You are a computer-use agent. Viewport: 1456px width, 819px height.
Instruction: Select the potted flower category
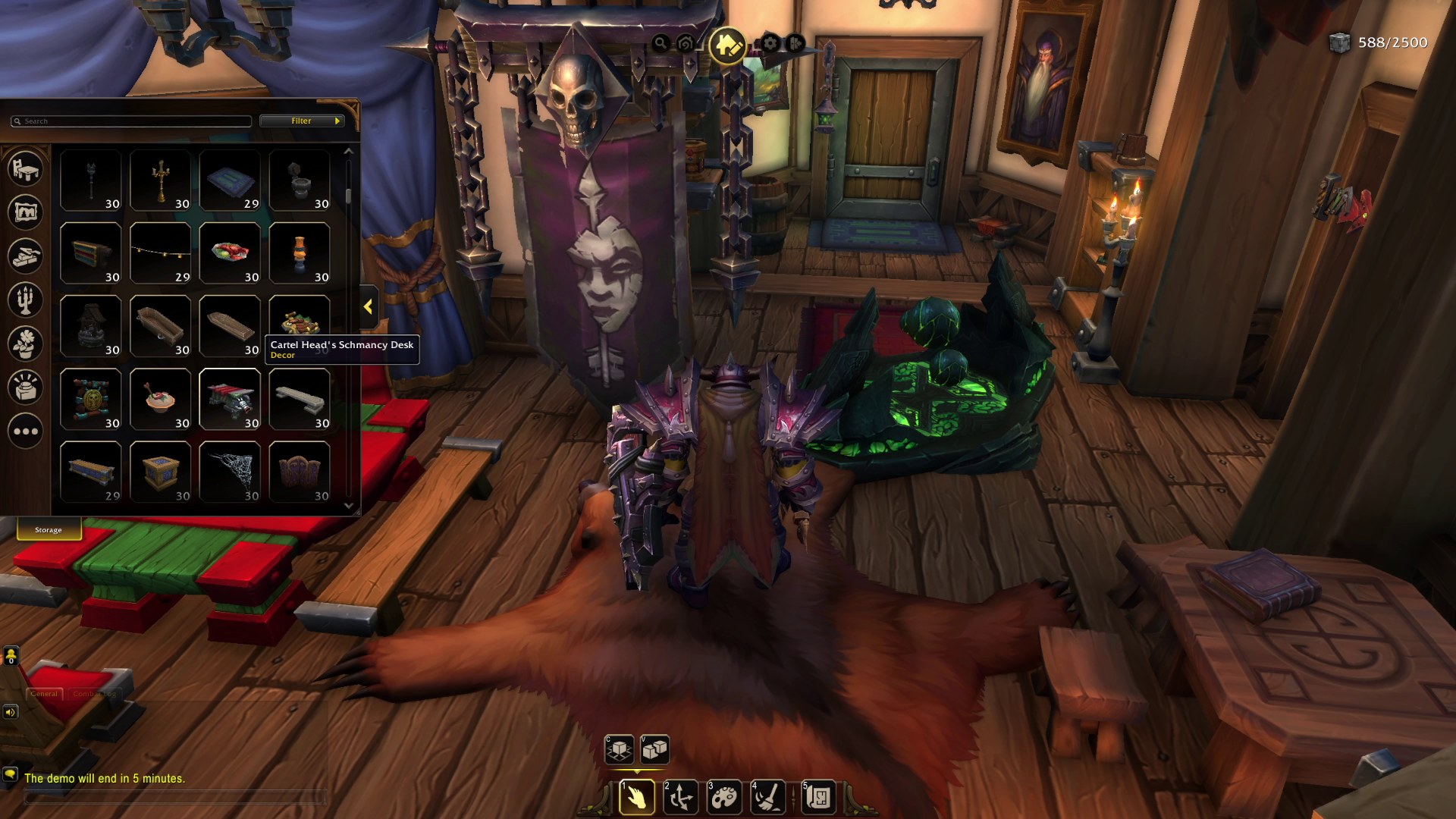(25, 344)
